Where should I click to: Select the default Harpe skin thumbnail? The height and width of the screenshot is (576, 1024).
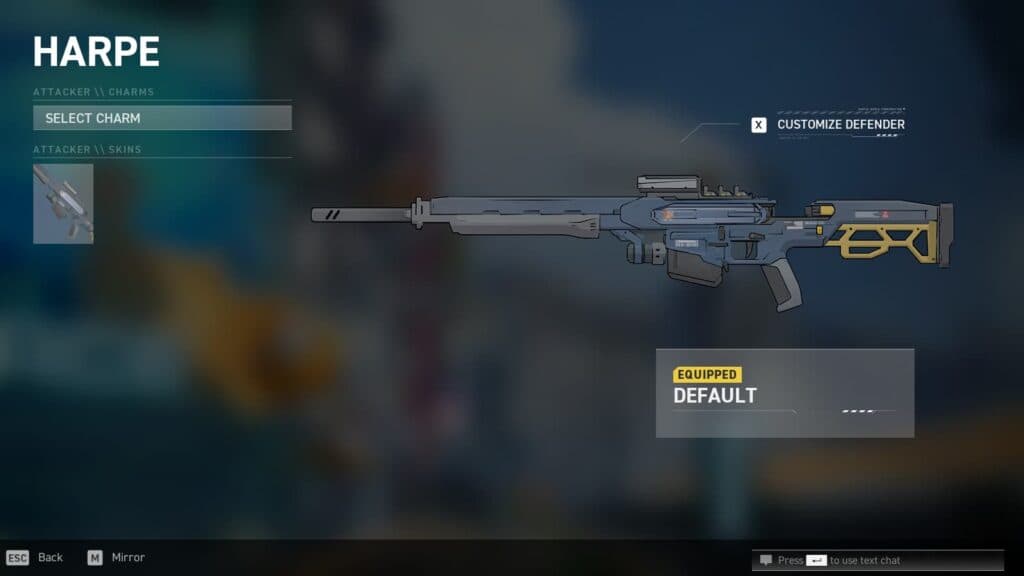pos(63,204)
